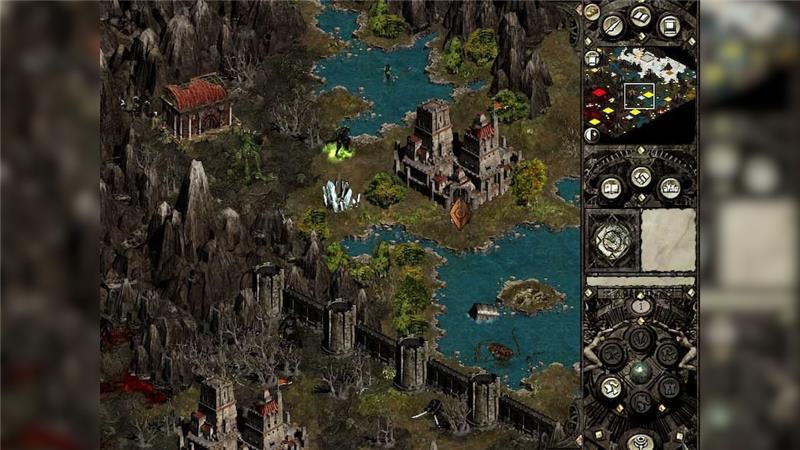Open the open-book button in middle panel
Screen dimensions: 800x450
click(x=611, y=187)
